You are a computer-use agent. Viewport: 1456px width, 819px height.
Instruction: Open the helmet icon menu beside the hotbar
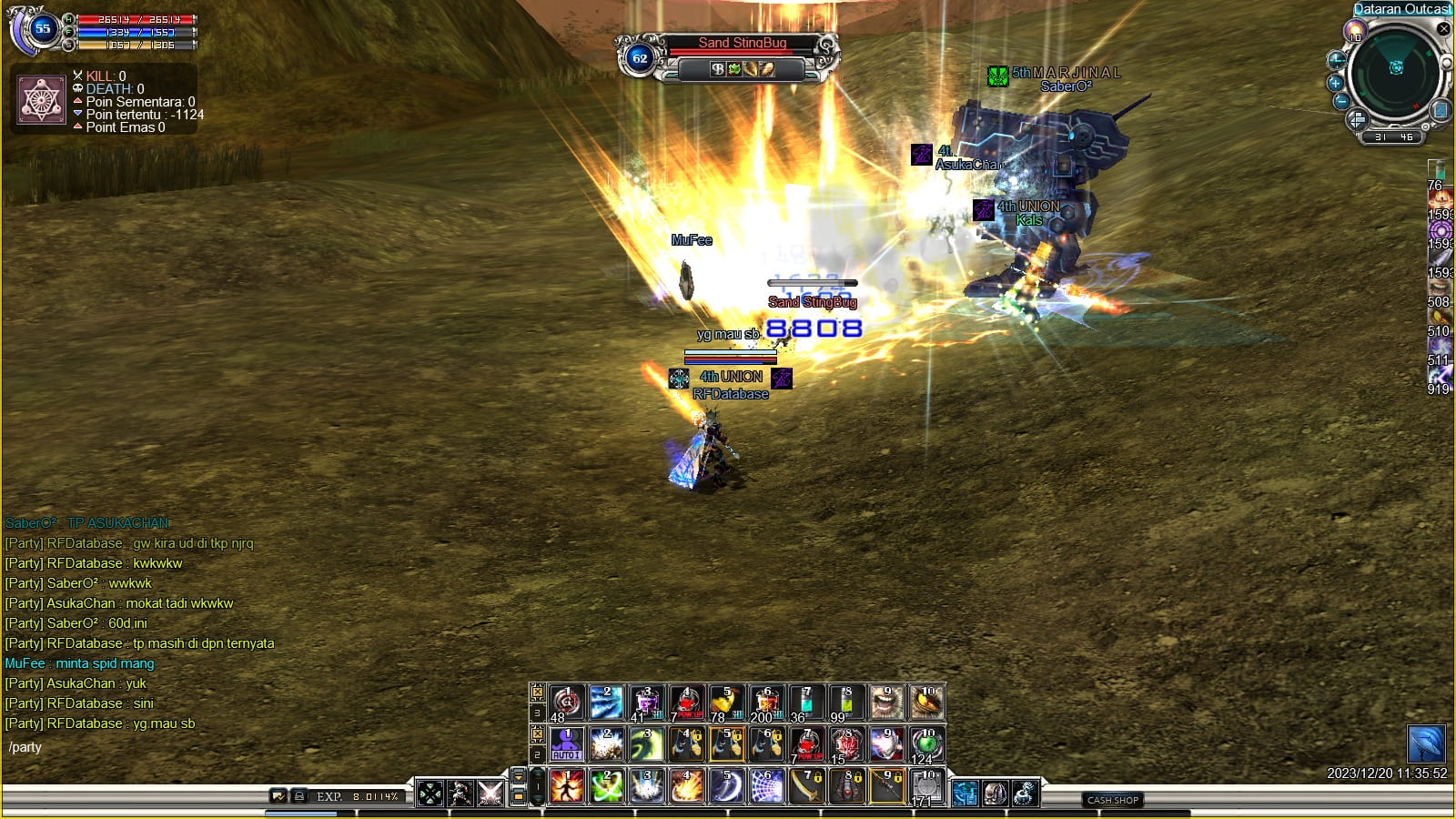pos(995,794)
